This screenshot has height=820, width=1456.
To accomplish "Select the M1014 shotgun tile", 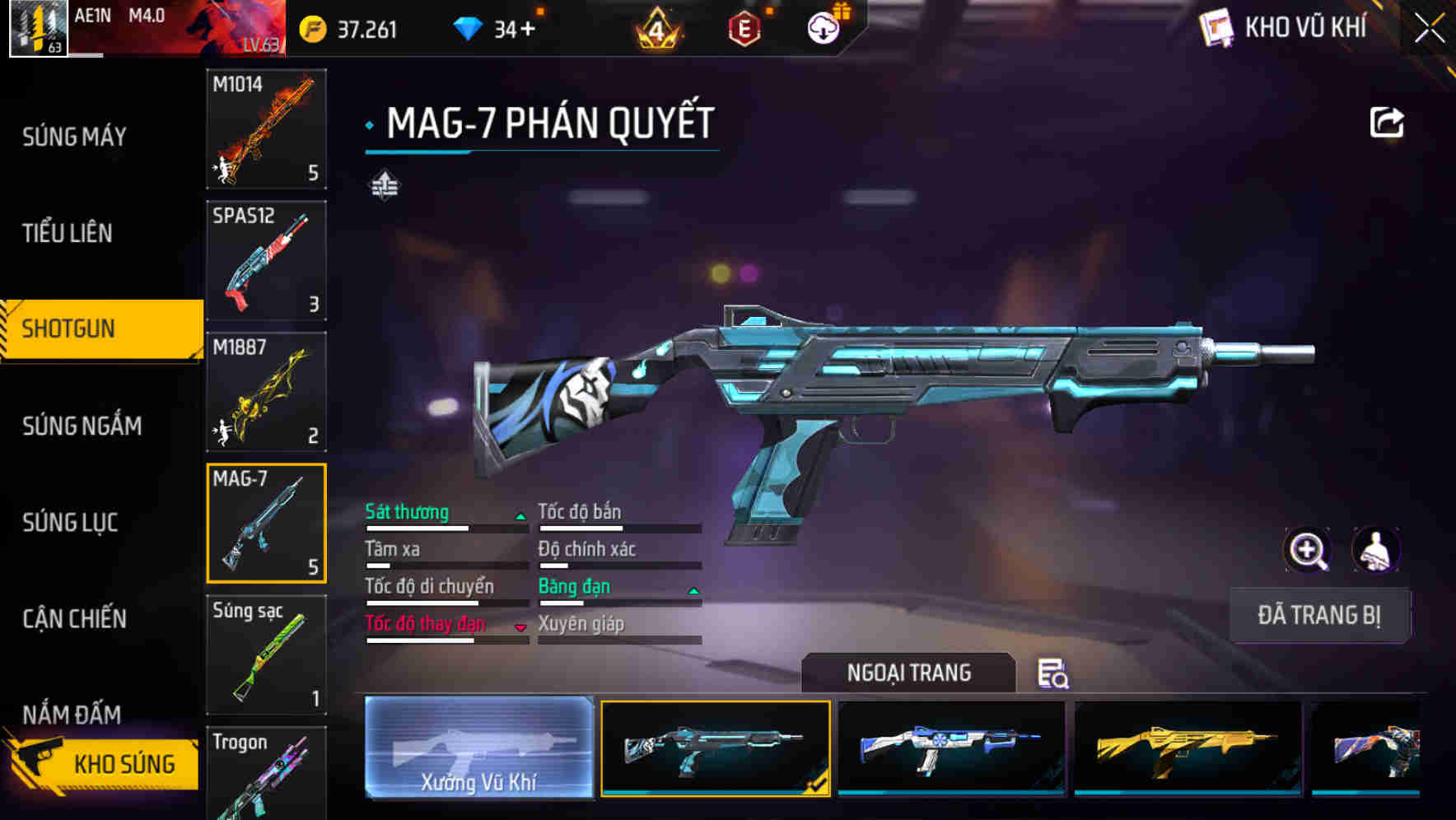I will tap(266, 129).
